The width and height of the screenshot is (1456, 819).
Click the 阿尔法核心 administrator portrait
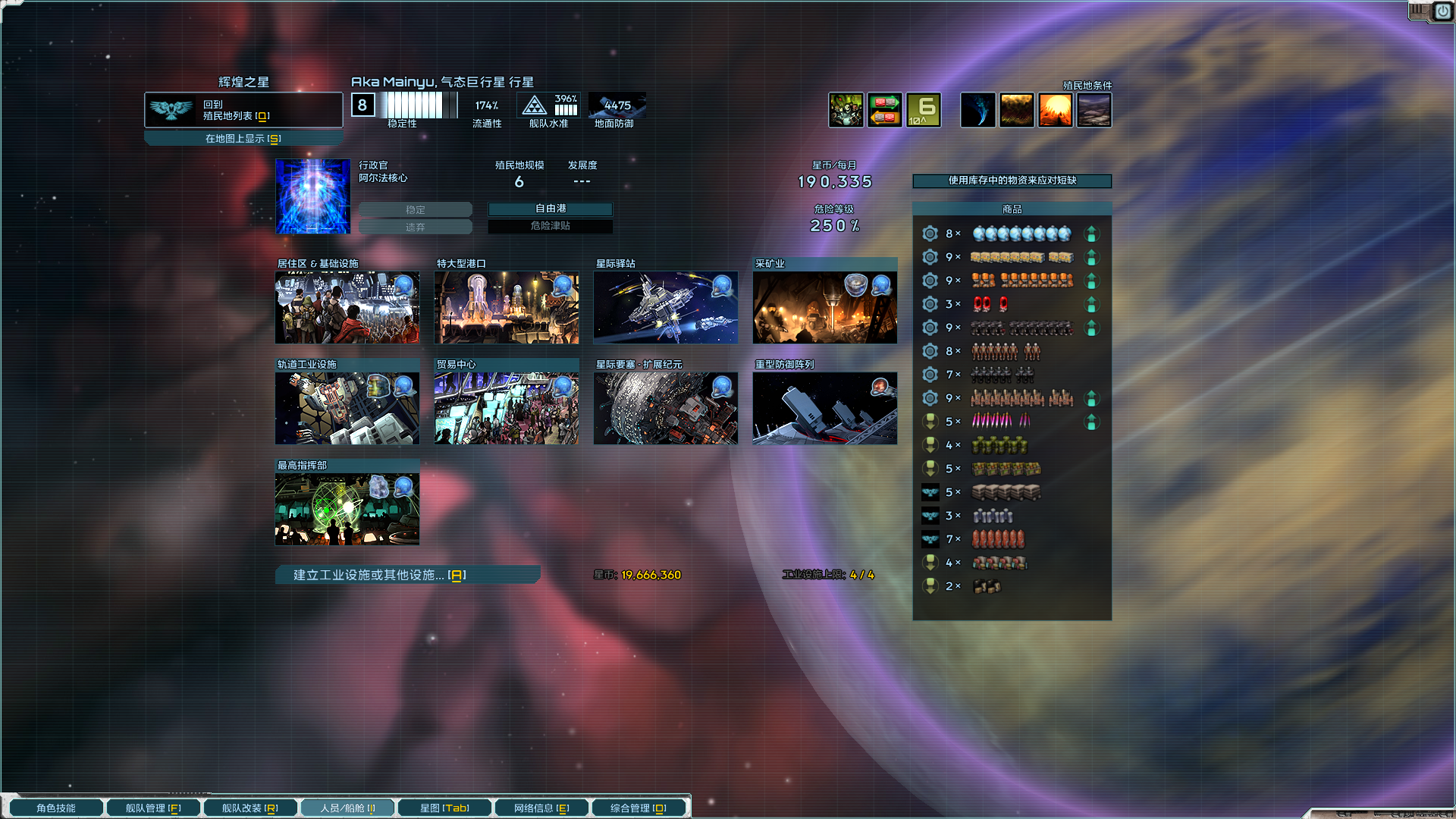tap(312, 196)
